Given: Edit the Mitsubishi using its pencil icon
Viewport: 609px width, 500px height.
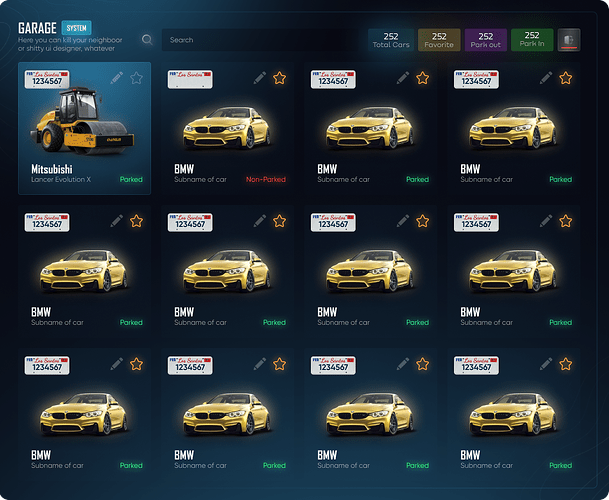Looking at the screenshot, I should coord(117,77).
